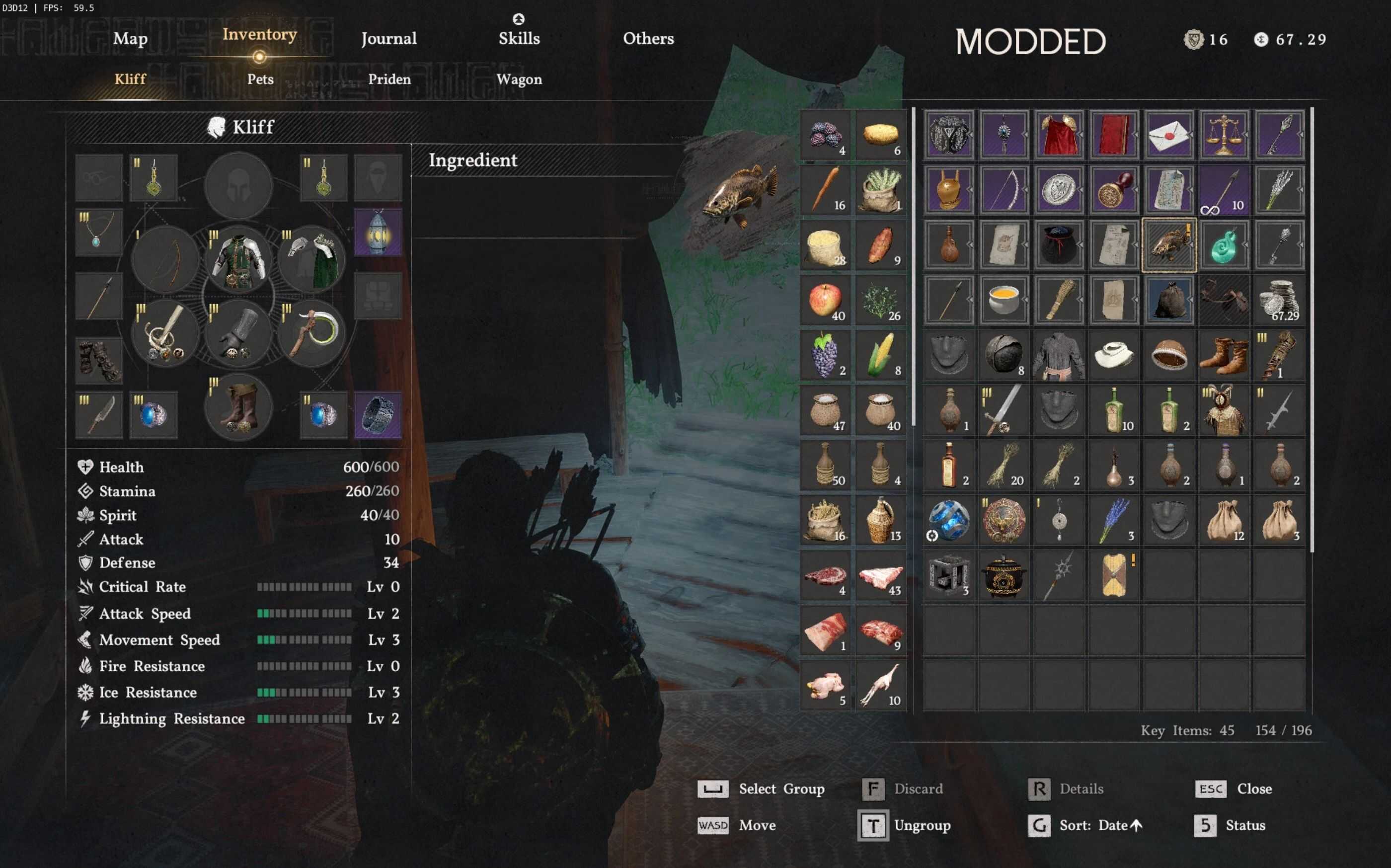Select the highlighted fish item
Screen dimensions: 1391x868
(x=1169, y=245)
